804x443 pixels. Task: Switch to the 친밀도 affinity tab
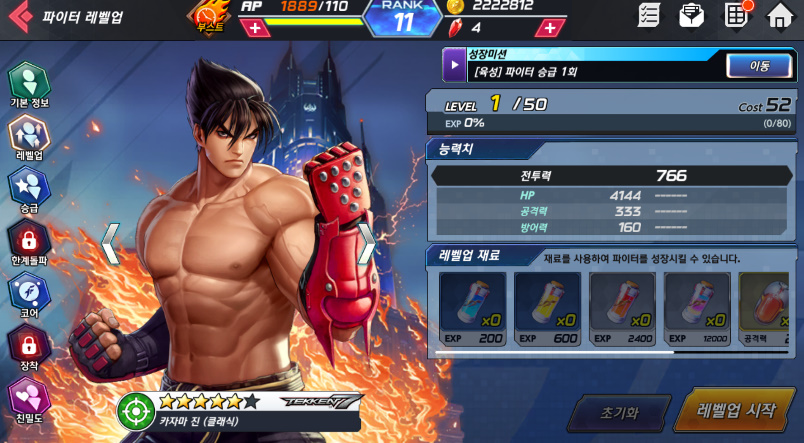29,400
